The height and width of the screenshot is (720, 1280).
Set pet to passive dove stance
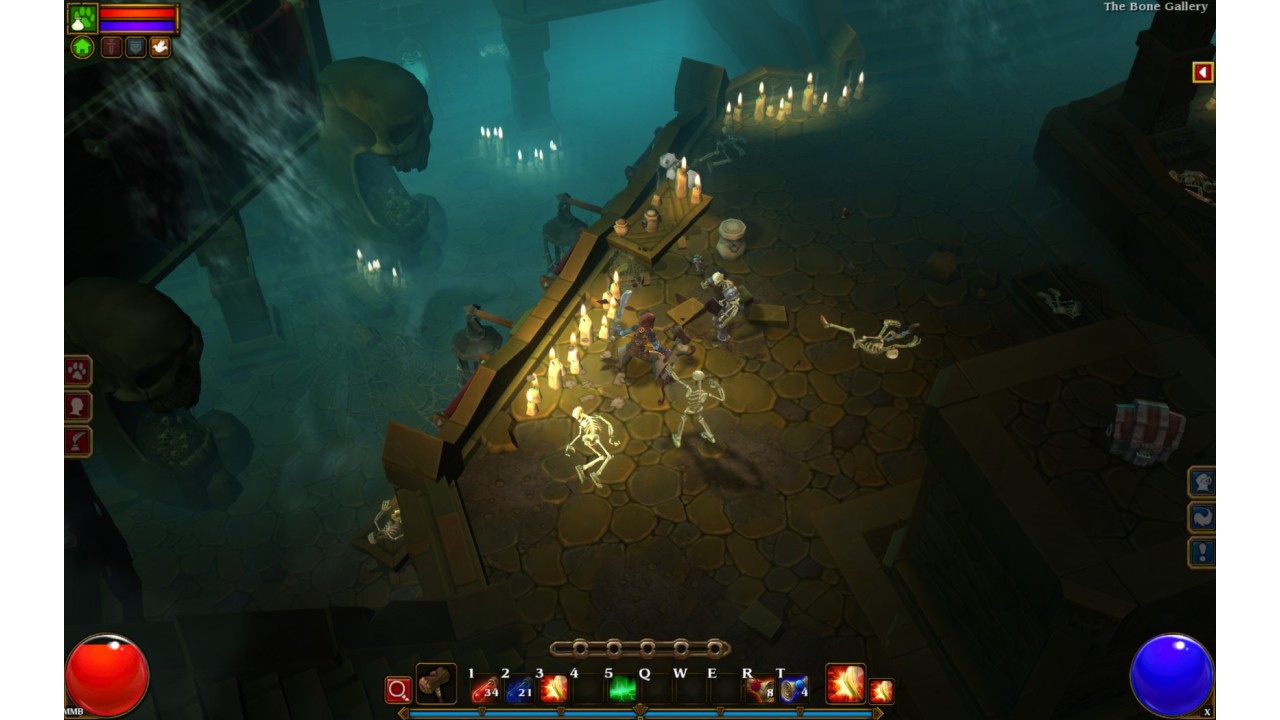point(160,47)
